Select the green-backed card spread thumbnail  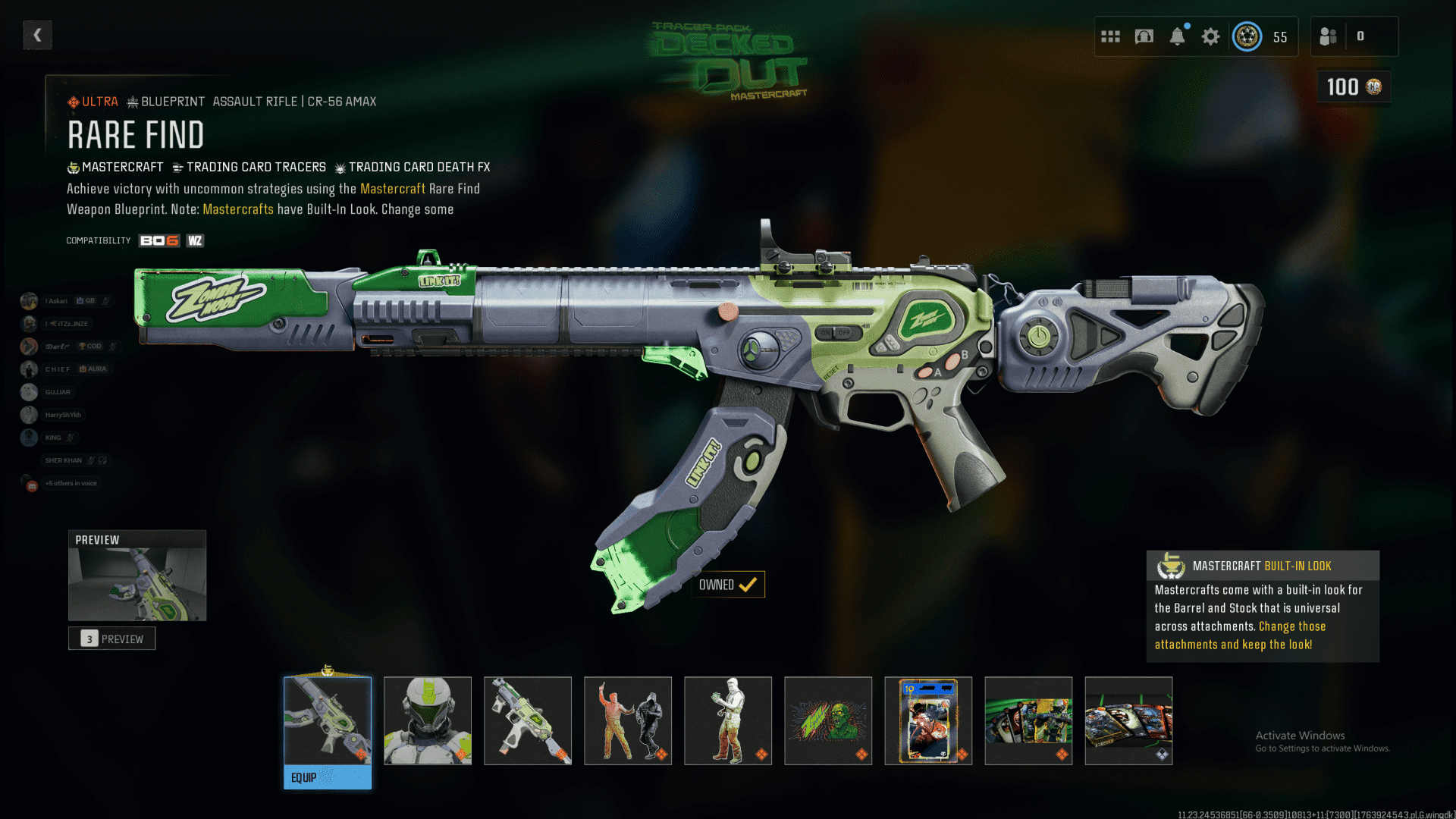click(1028, 720)
